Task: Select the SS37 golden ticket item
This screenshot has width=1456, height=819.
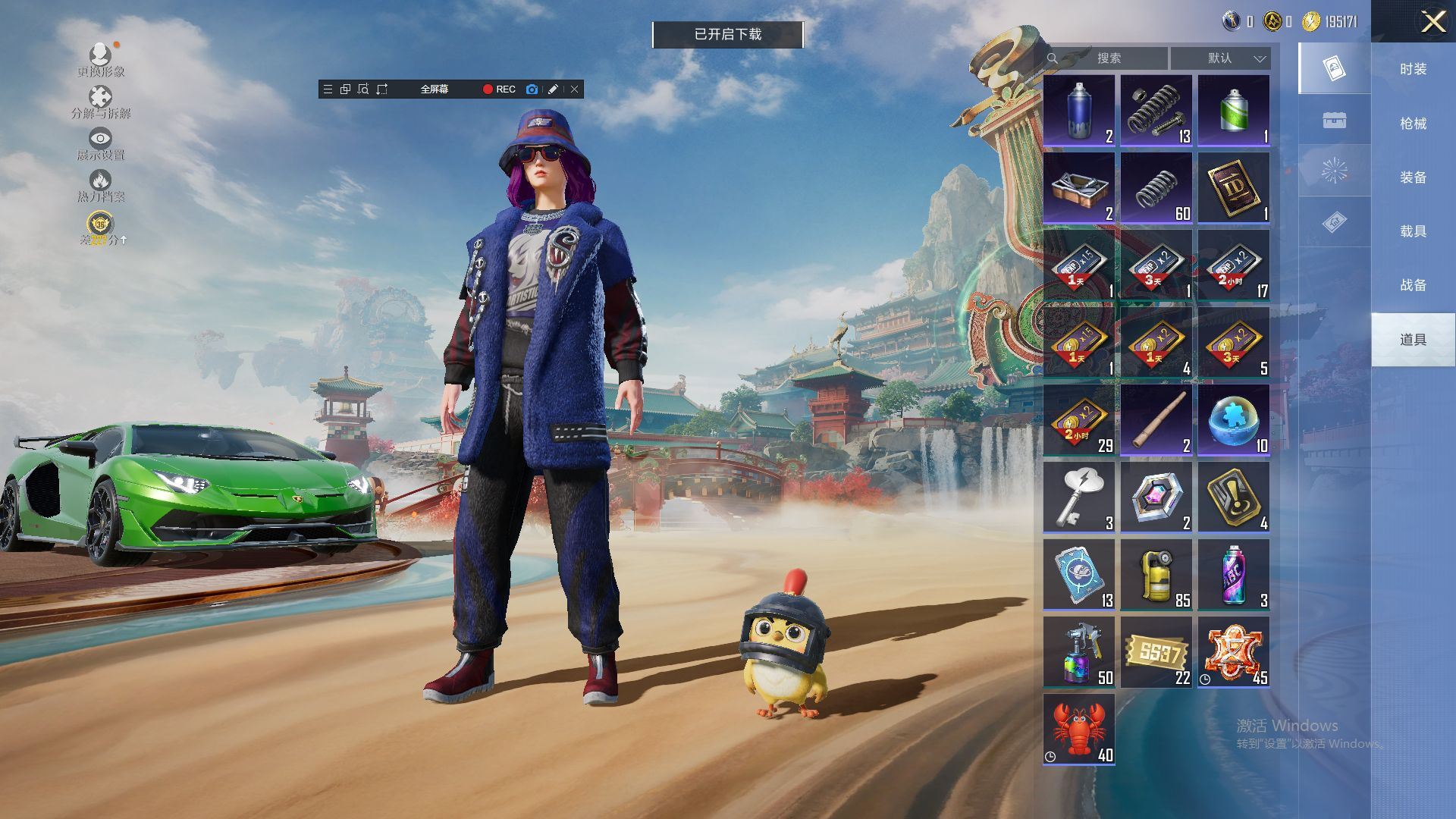Action: [x=1156, y=651]
